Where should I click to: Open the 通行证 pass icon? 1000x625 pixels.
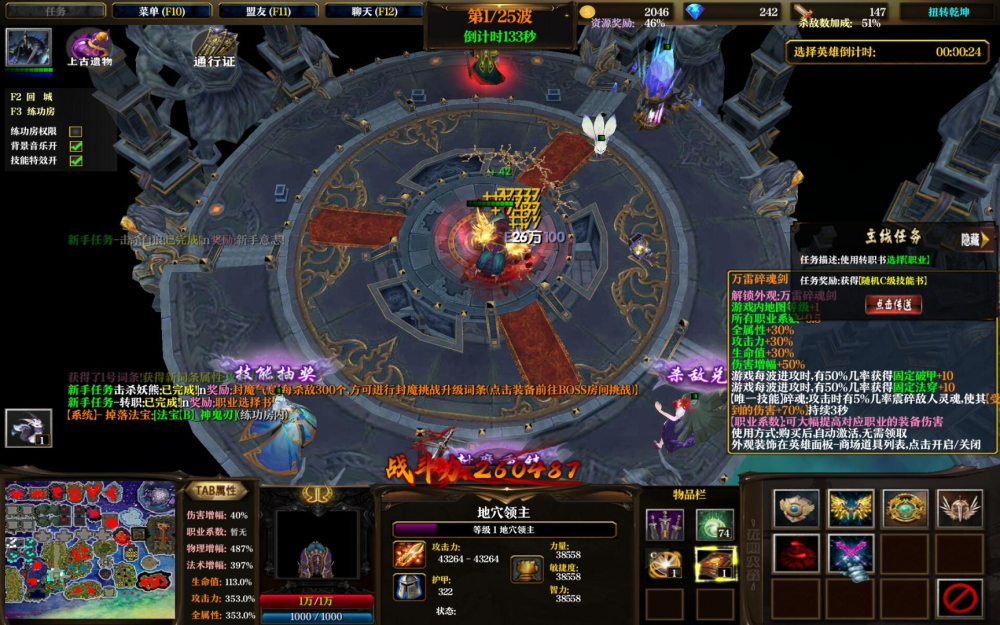coord(213,47)
